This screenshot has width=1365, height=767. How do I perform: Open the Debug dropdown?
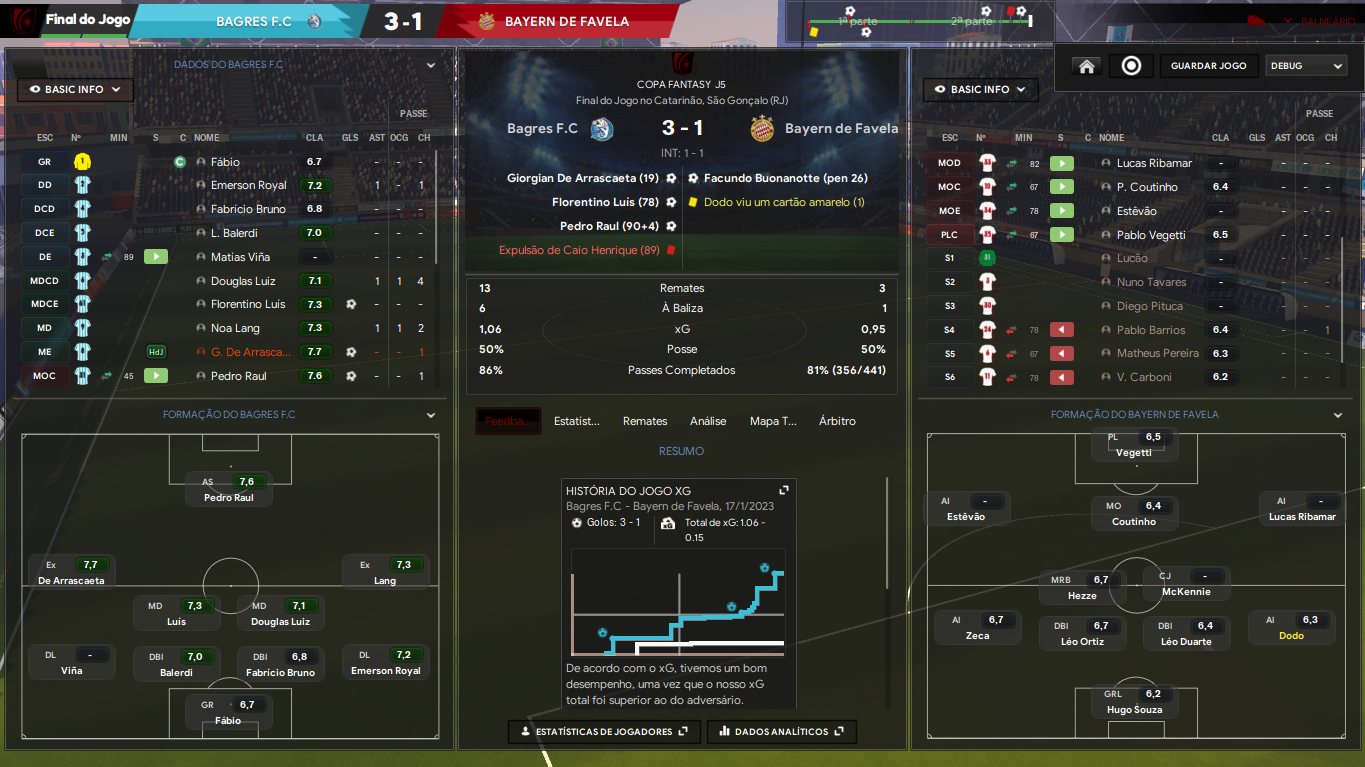tap(1306, 66)
